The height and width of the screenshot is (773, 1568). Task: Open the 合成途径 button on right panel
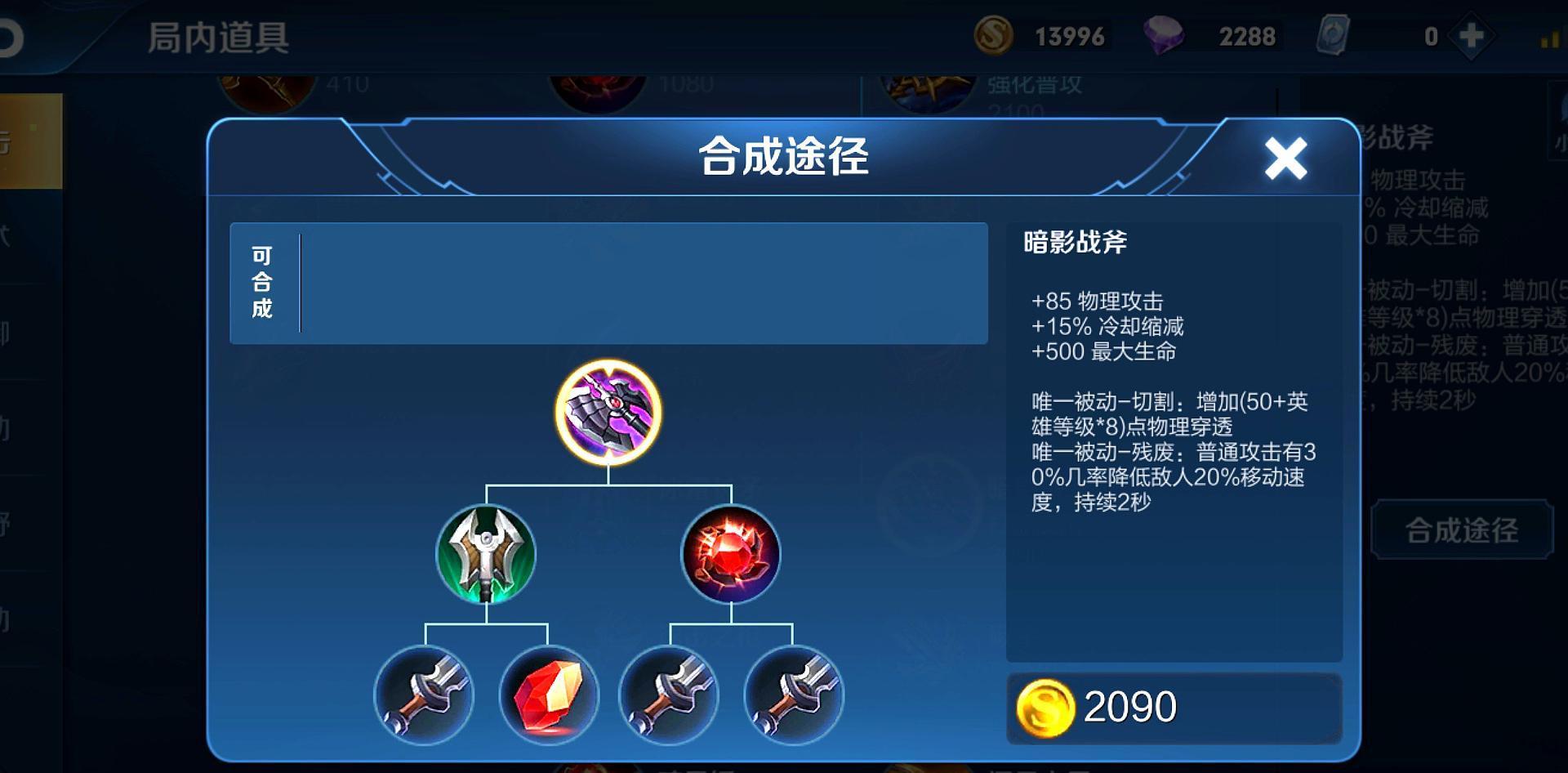(x=1462, y=529)
